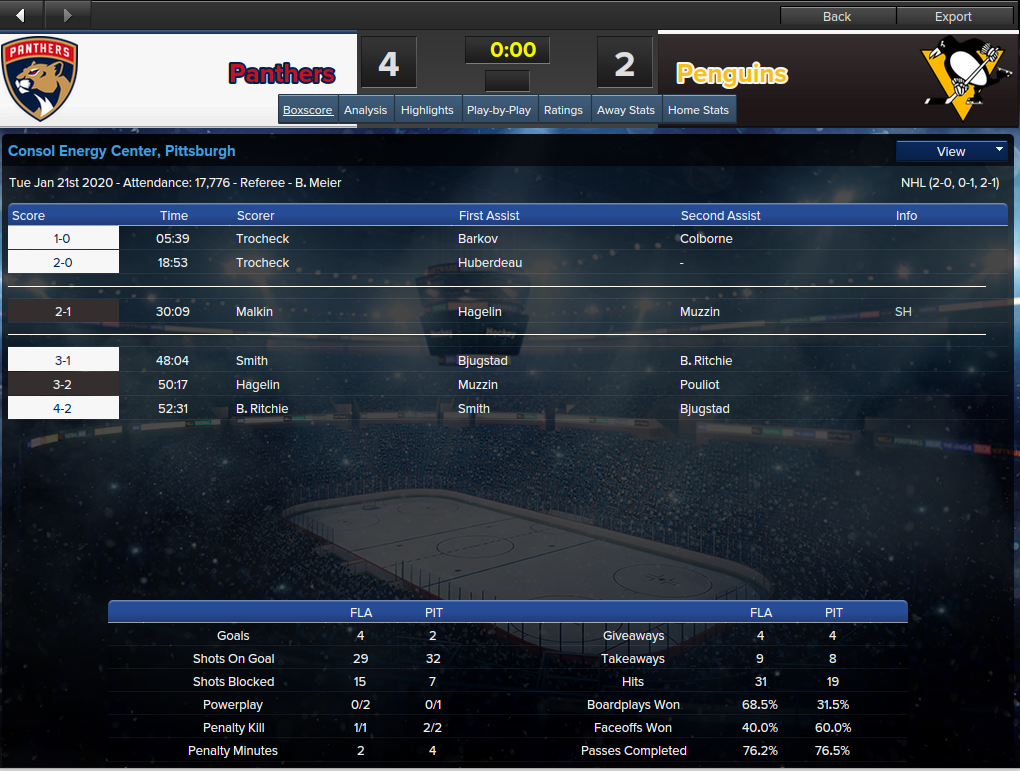View the Away Stats tab
The width and height of the screenshot is (1020, 771).
pyautogui.click(x=626, y=110)
